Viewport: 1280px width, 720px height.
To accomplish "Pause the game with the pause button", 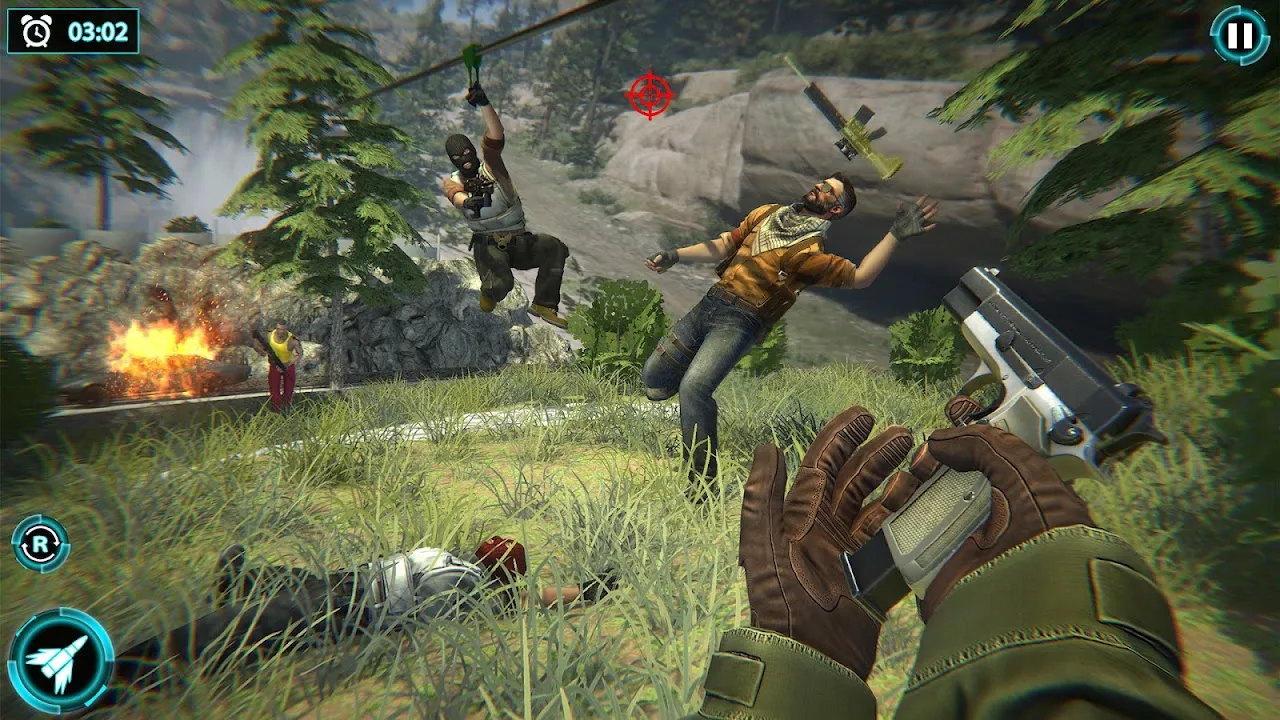I will click(x=1240, y=36).
